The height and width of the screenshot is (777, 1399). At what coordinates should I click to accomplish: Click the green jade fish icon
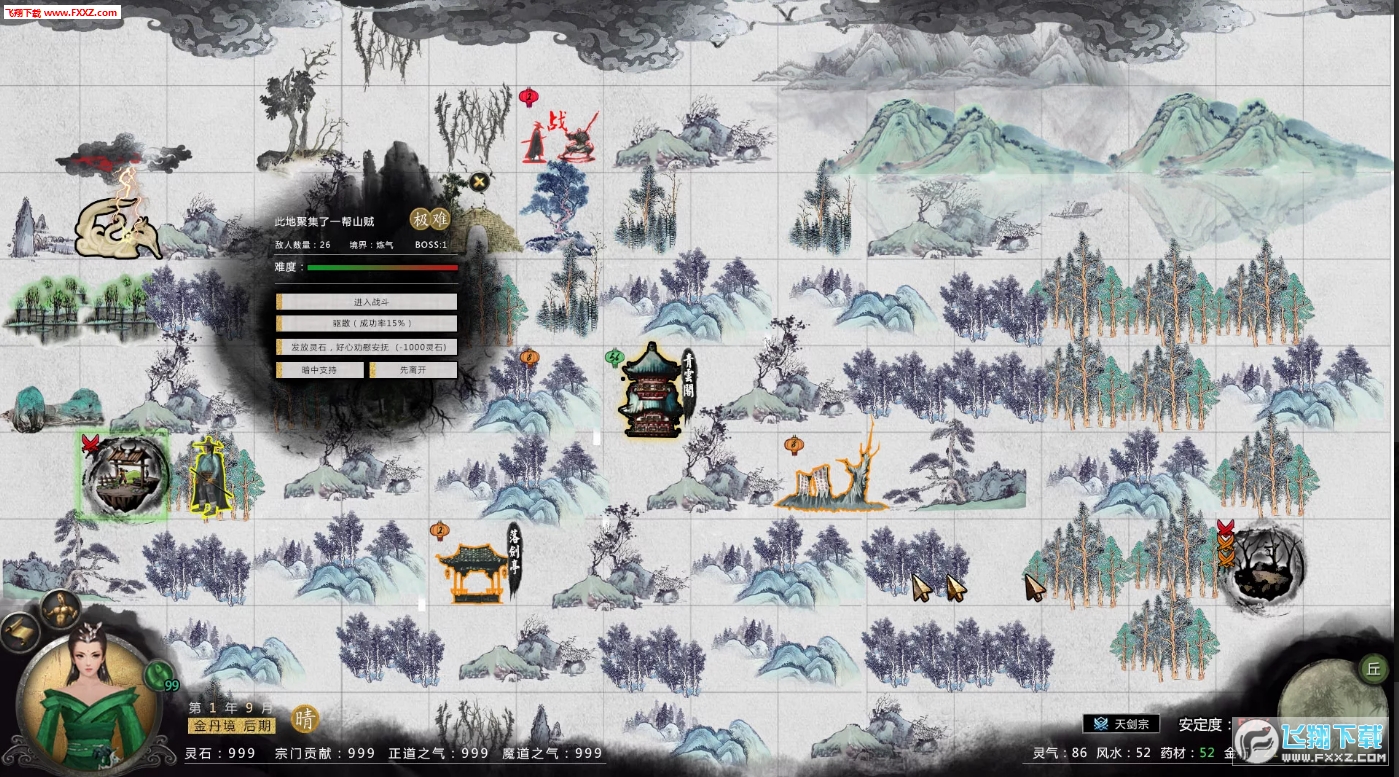coord(157,674)
